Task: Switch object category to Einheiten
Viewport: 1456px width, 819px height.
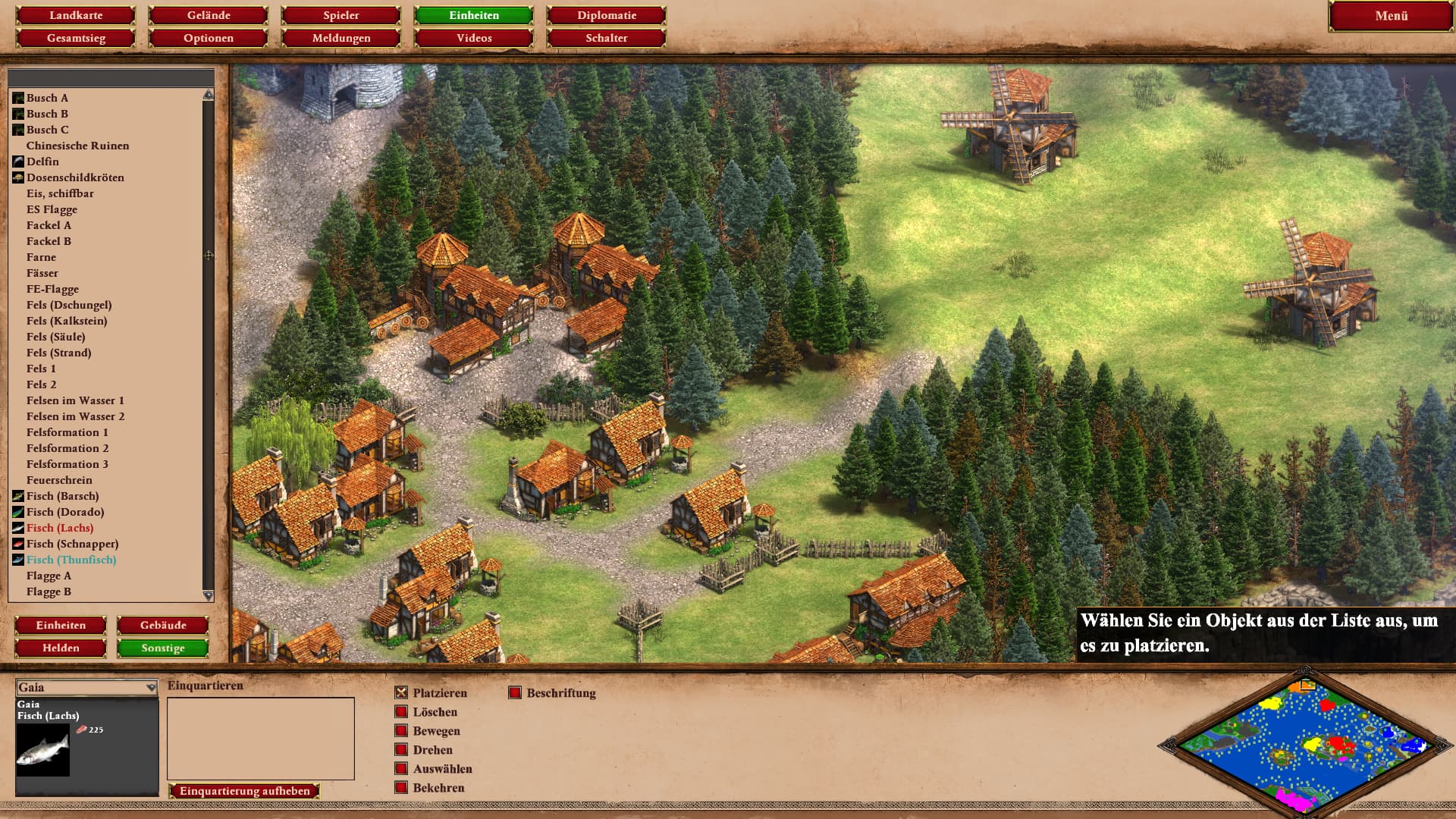Action: tap(61, 626)
